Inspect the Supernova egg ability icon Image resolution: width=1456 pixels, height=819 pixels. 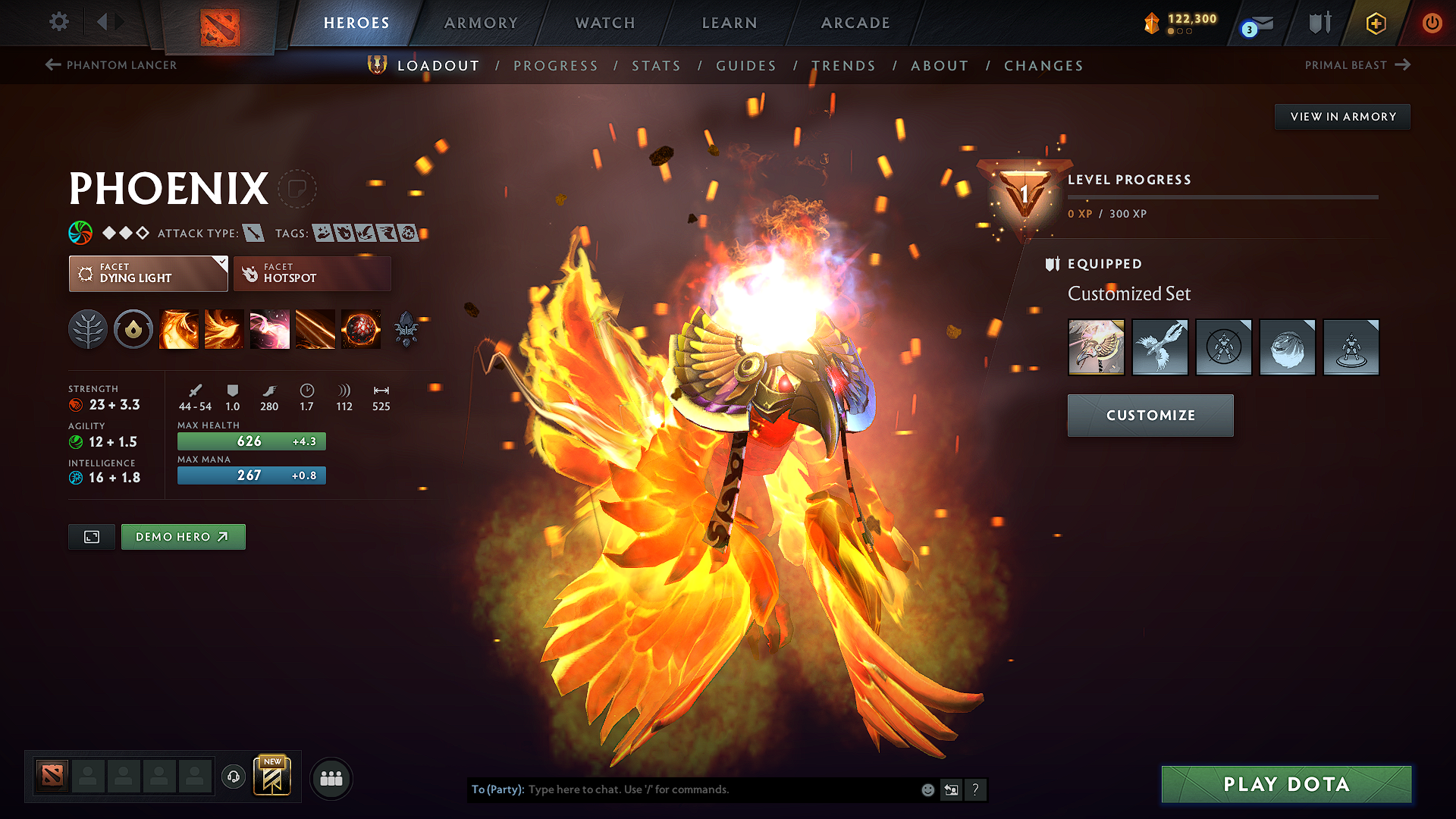click(361, 329)
